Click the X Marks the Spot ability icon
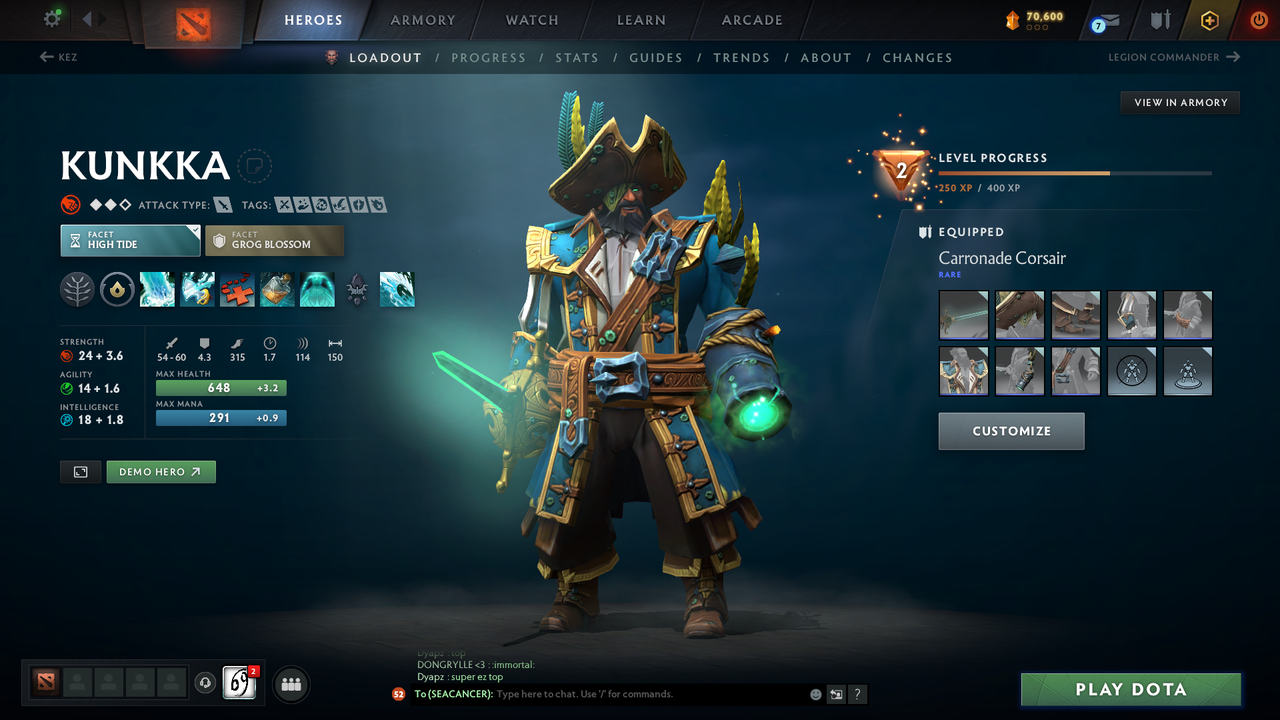Screen dimensions: 1280x720 tap(237, 289)
